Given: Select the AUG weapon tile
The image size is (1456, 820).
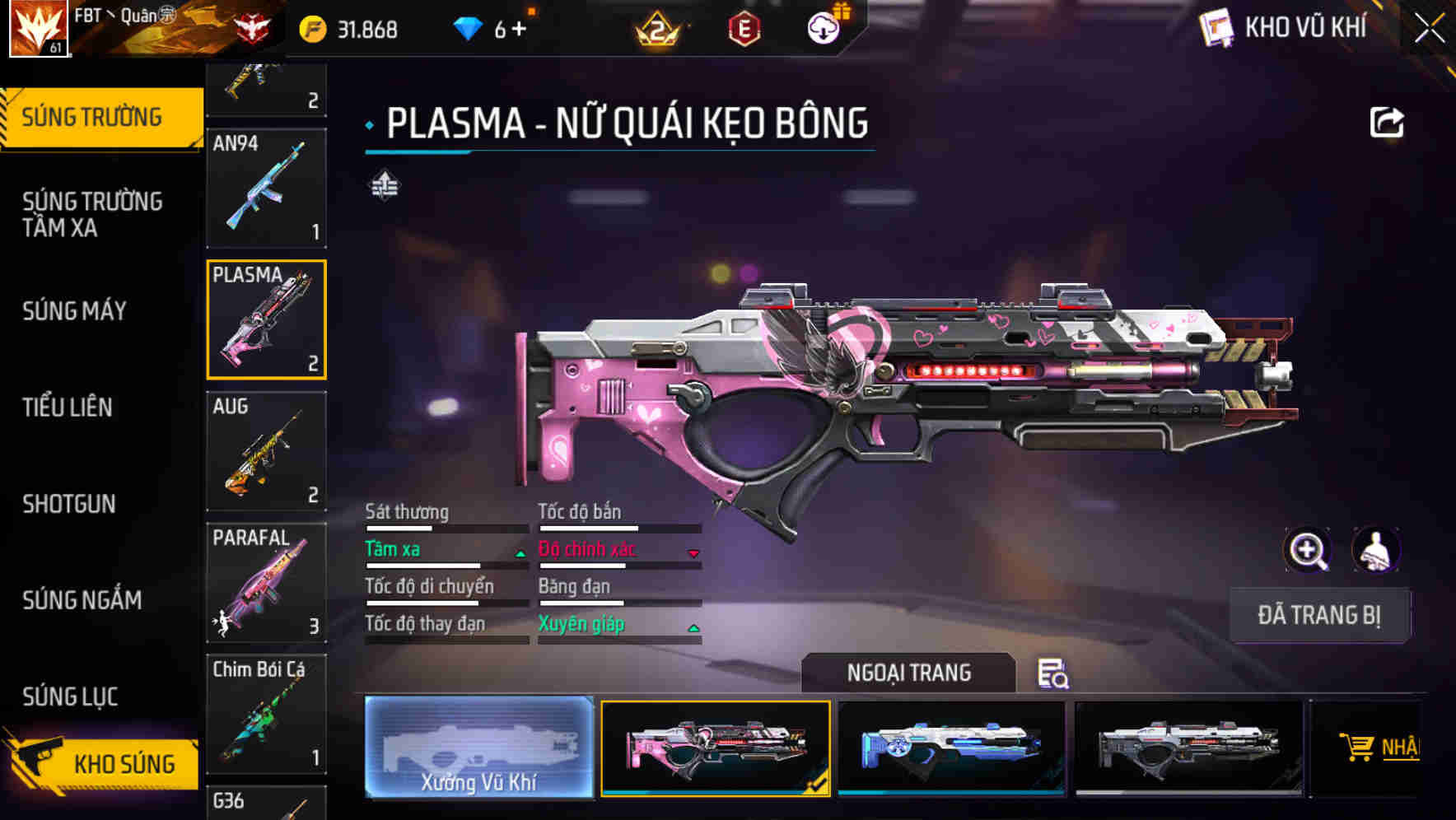Looking at the screenshot, I should 266,451.
